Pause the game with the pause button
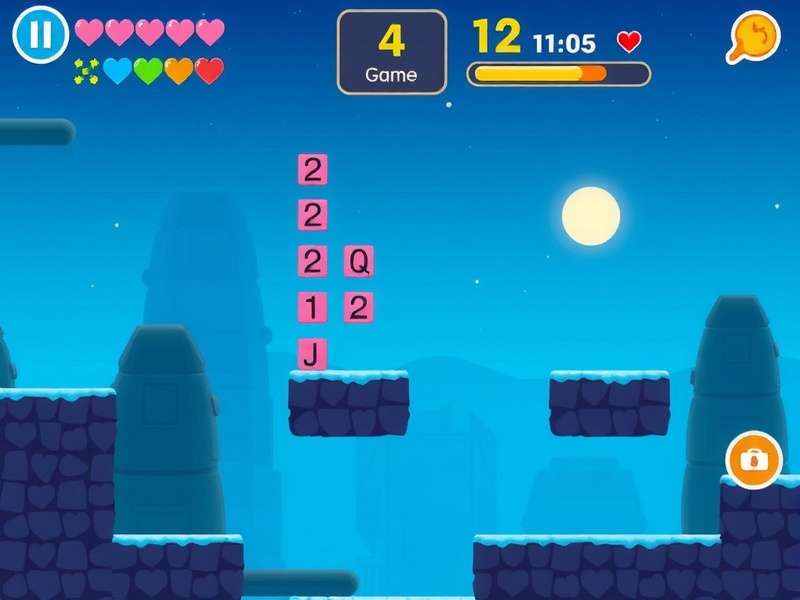 coord(40,35)
